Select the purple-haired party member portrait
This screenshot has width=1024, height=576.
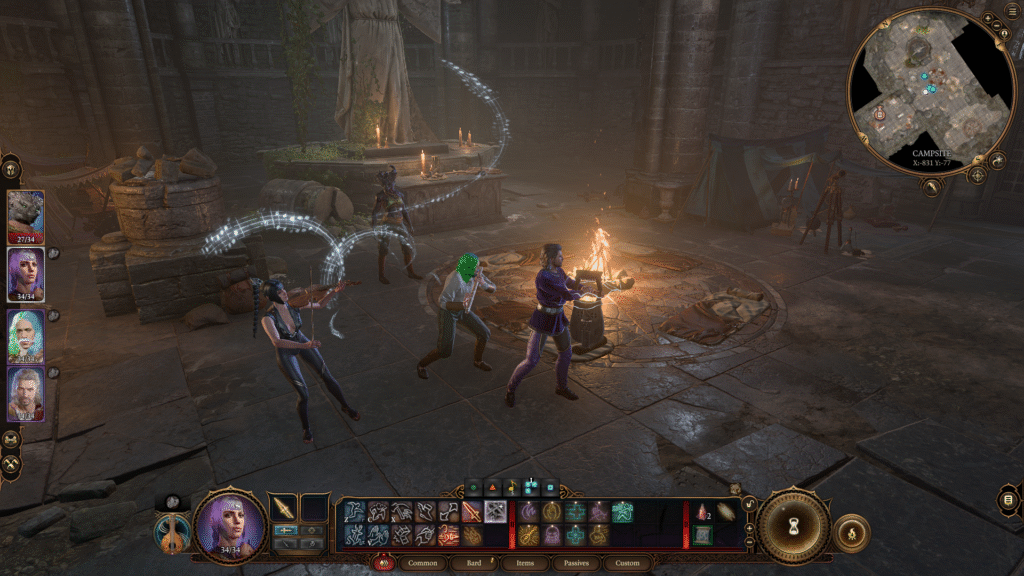pos(26,274)
